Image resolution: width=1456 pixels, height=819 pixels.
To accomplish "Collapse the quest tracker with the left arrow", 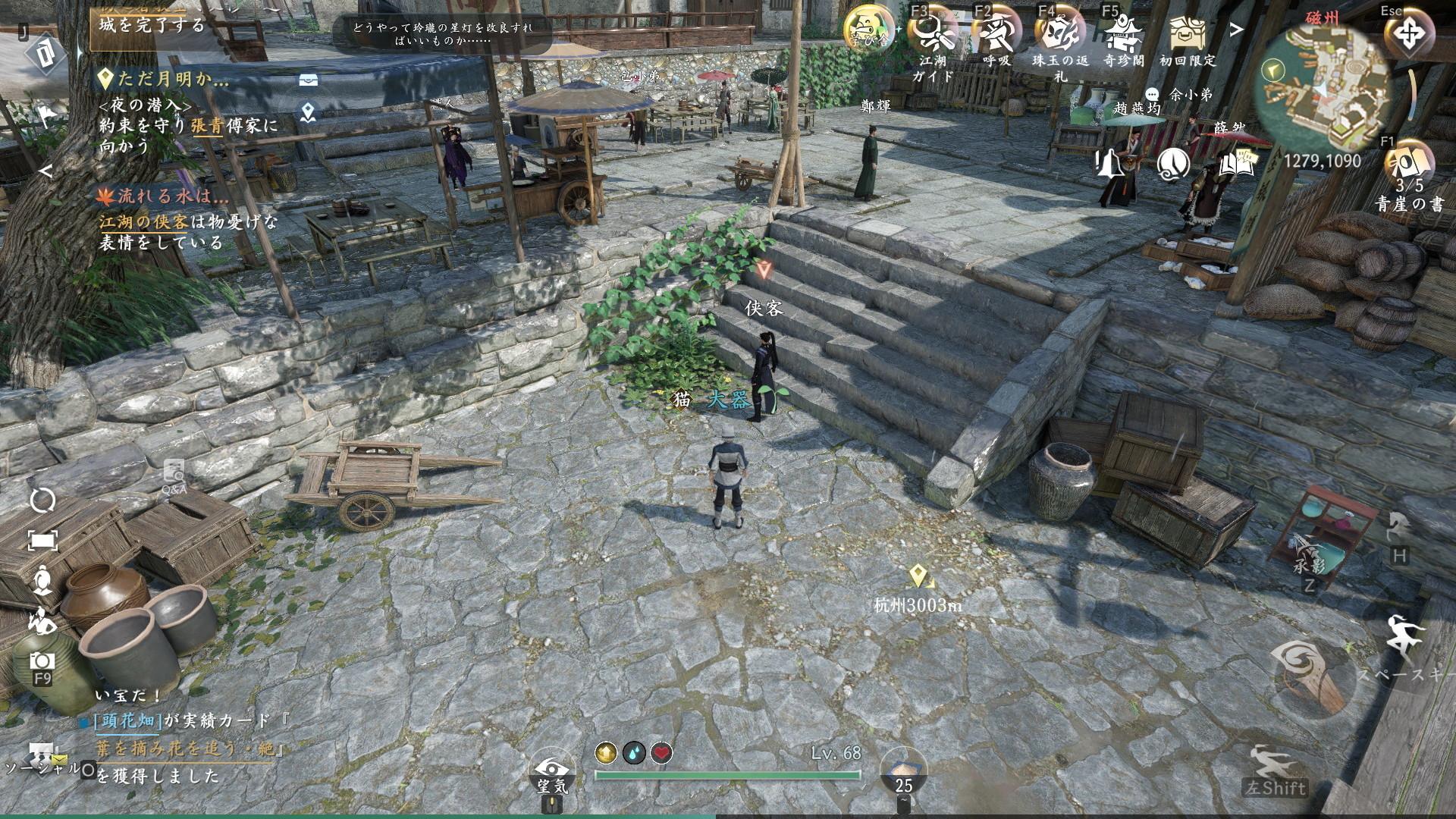I will click(x=45, y=171).
